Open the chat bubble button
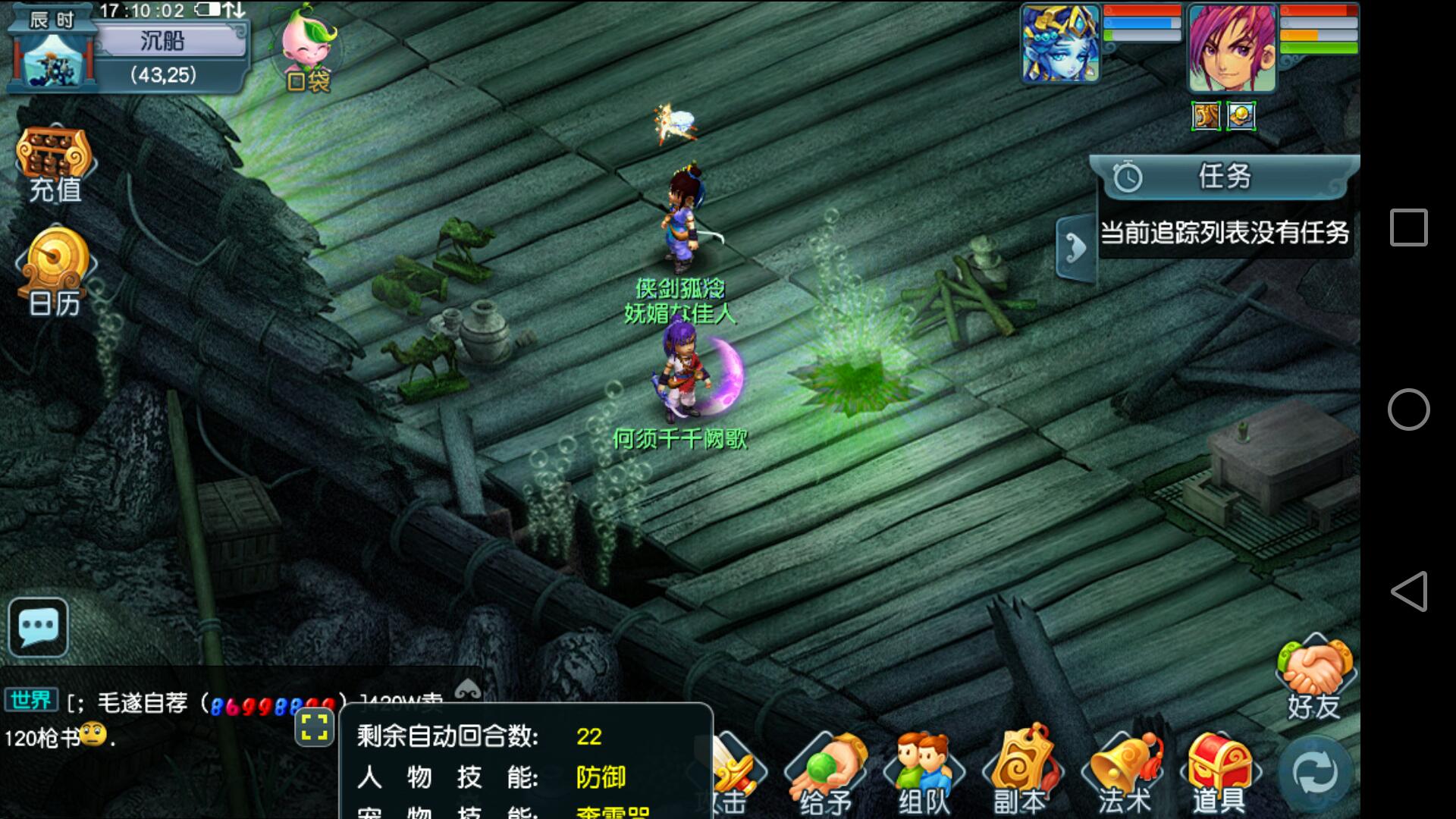Viewport: 1456px width, 819px height. click(x=38, y=627)
